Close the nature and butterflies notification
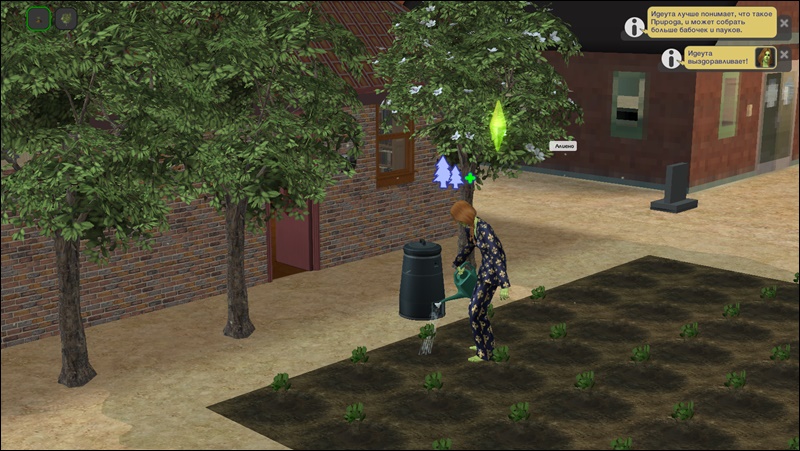This screenshot has height=451, width=800. point(784,23)
